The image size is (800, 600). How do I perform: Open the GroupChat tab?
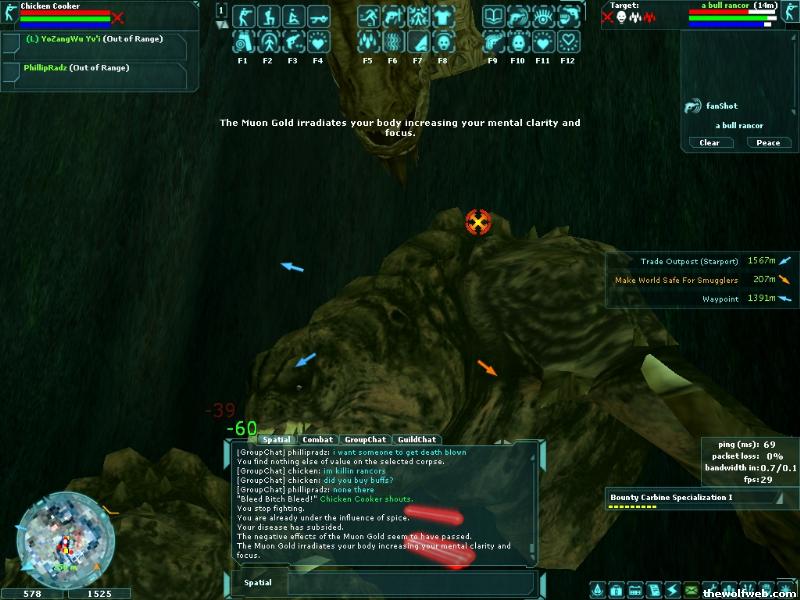365,439
